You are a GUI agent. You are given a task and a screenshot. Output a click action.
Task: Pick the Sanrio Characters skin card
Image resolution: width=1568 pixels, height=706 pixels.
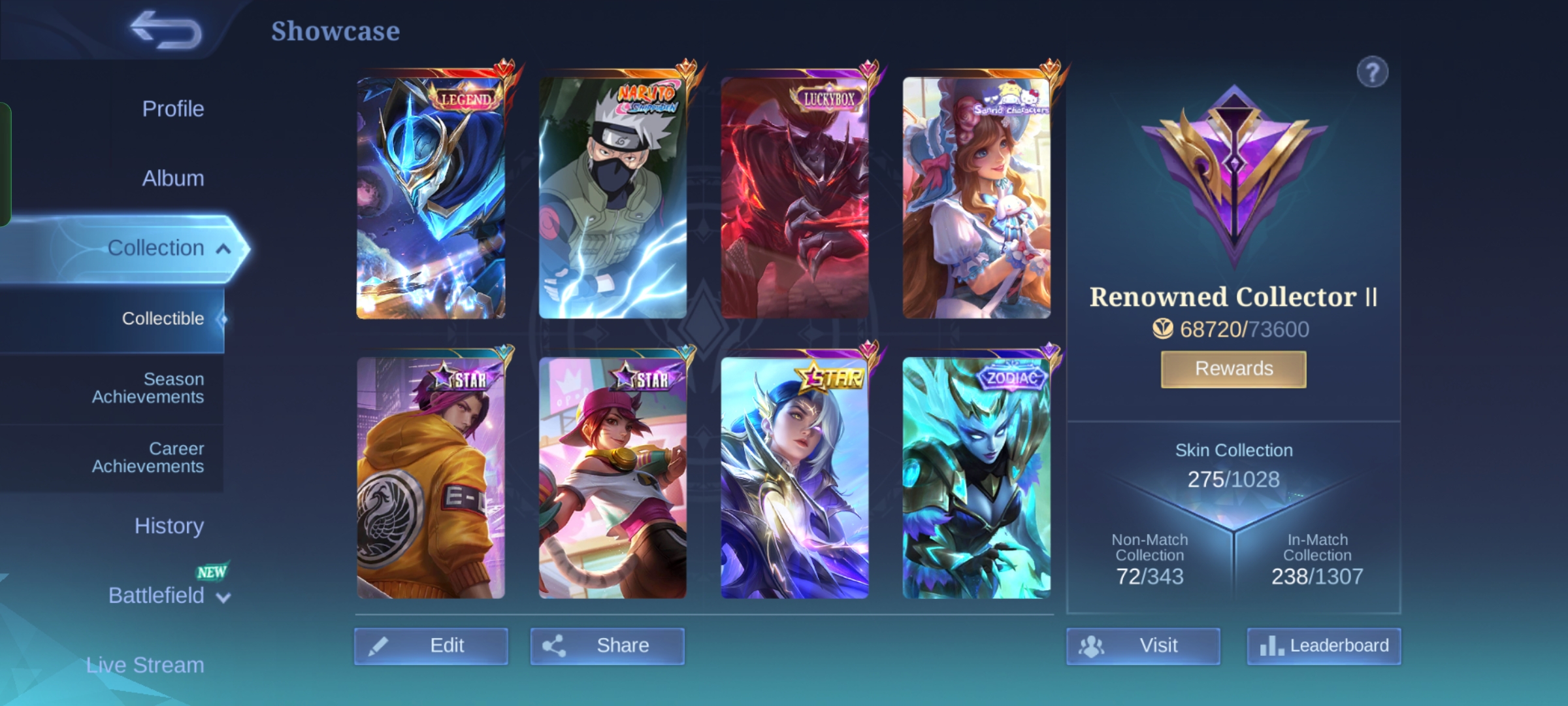coord(976,197)
